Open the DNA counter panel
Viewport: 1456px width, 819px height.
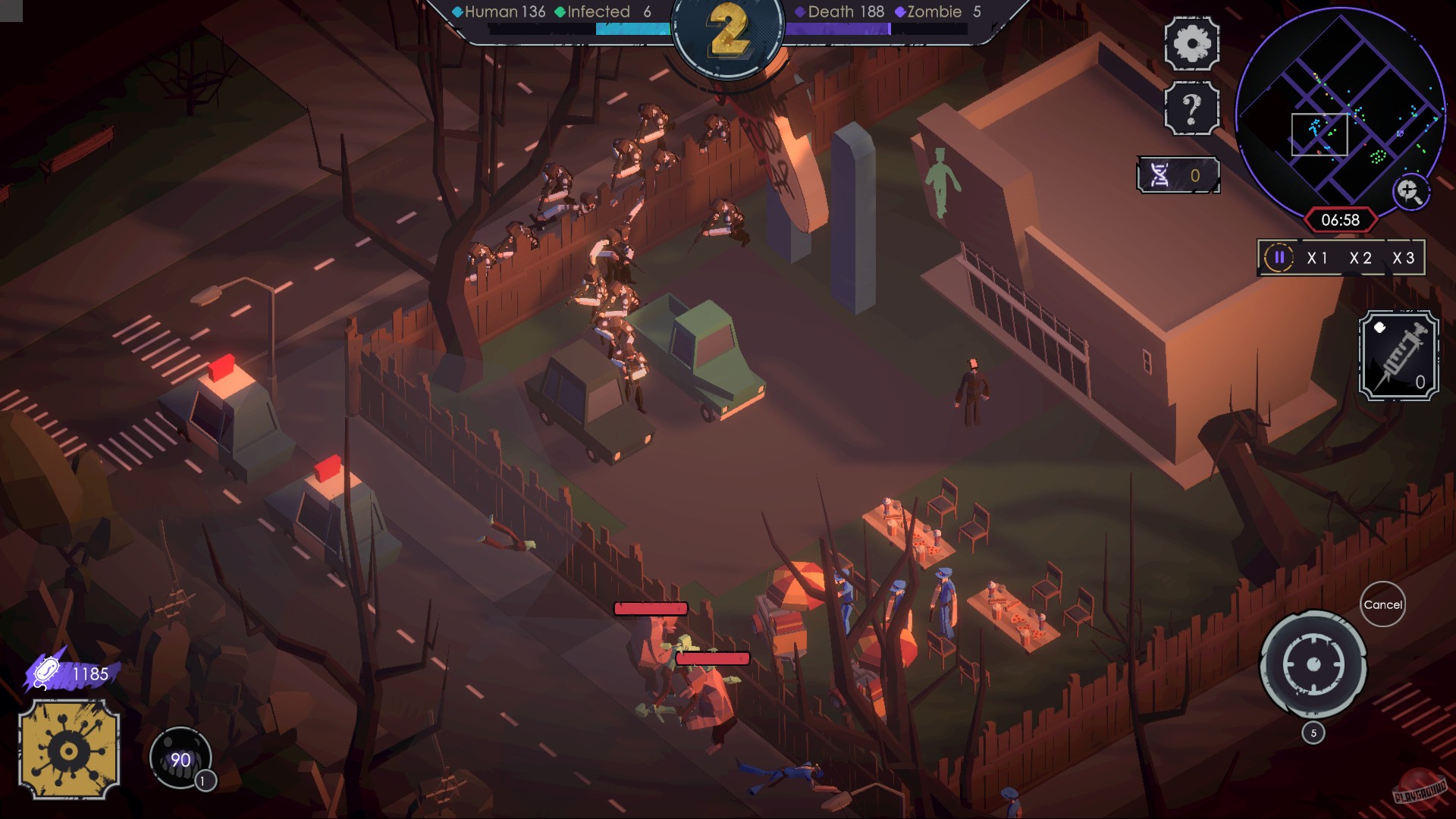pyautogui.click(x=1178, y=174)
